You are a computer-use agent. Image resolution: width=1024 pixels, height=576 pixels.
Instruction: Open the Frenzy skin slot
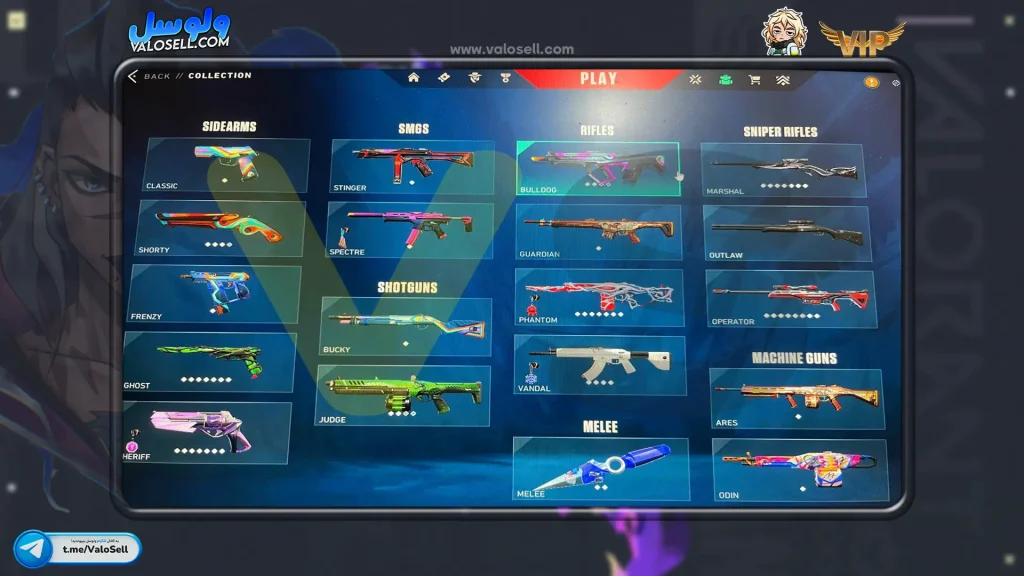215,293
